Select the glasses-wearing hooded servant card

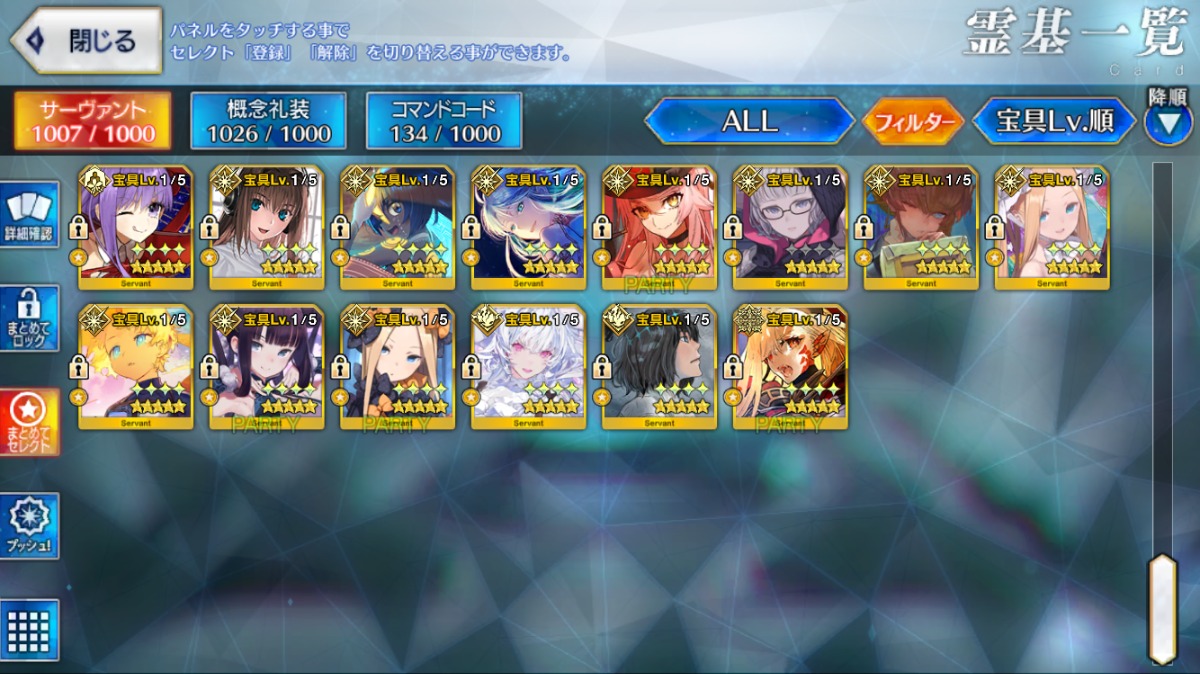790,228
